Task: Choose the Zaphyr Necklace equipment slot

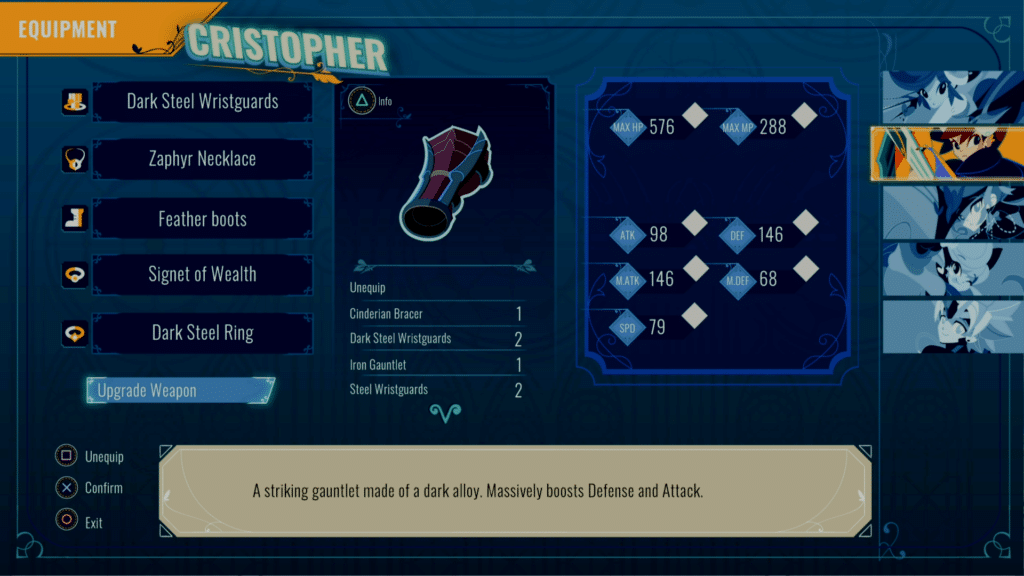Action: [202, 159]
